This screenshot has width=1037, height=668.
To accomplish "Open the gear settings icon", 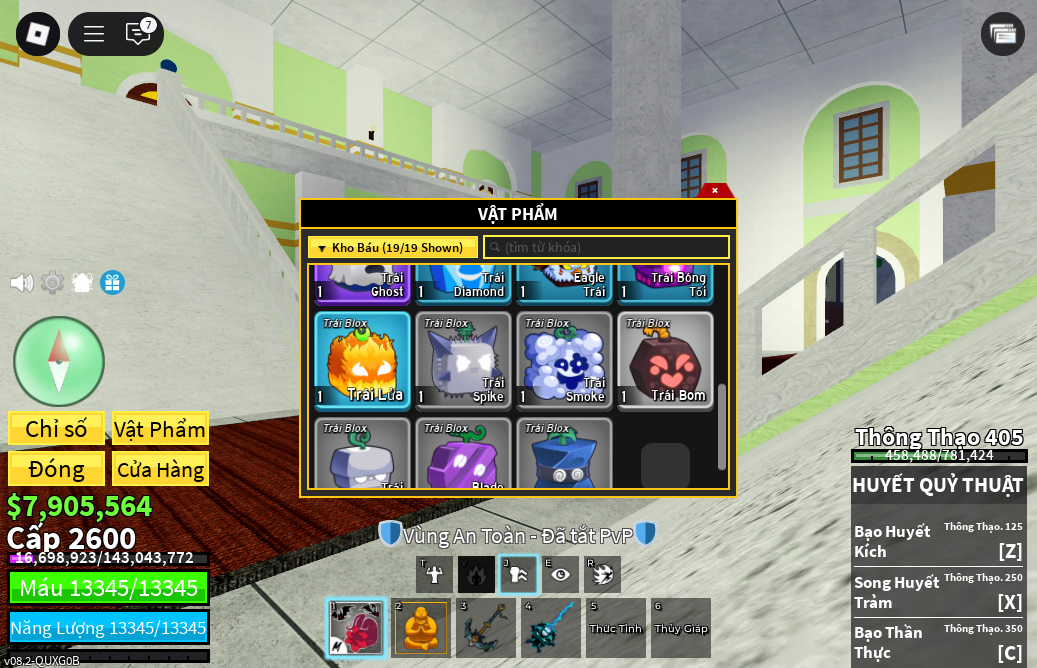I will click(52, 283).
